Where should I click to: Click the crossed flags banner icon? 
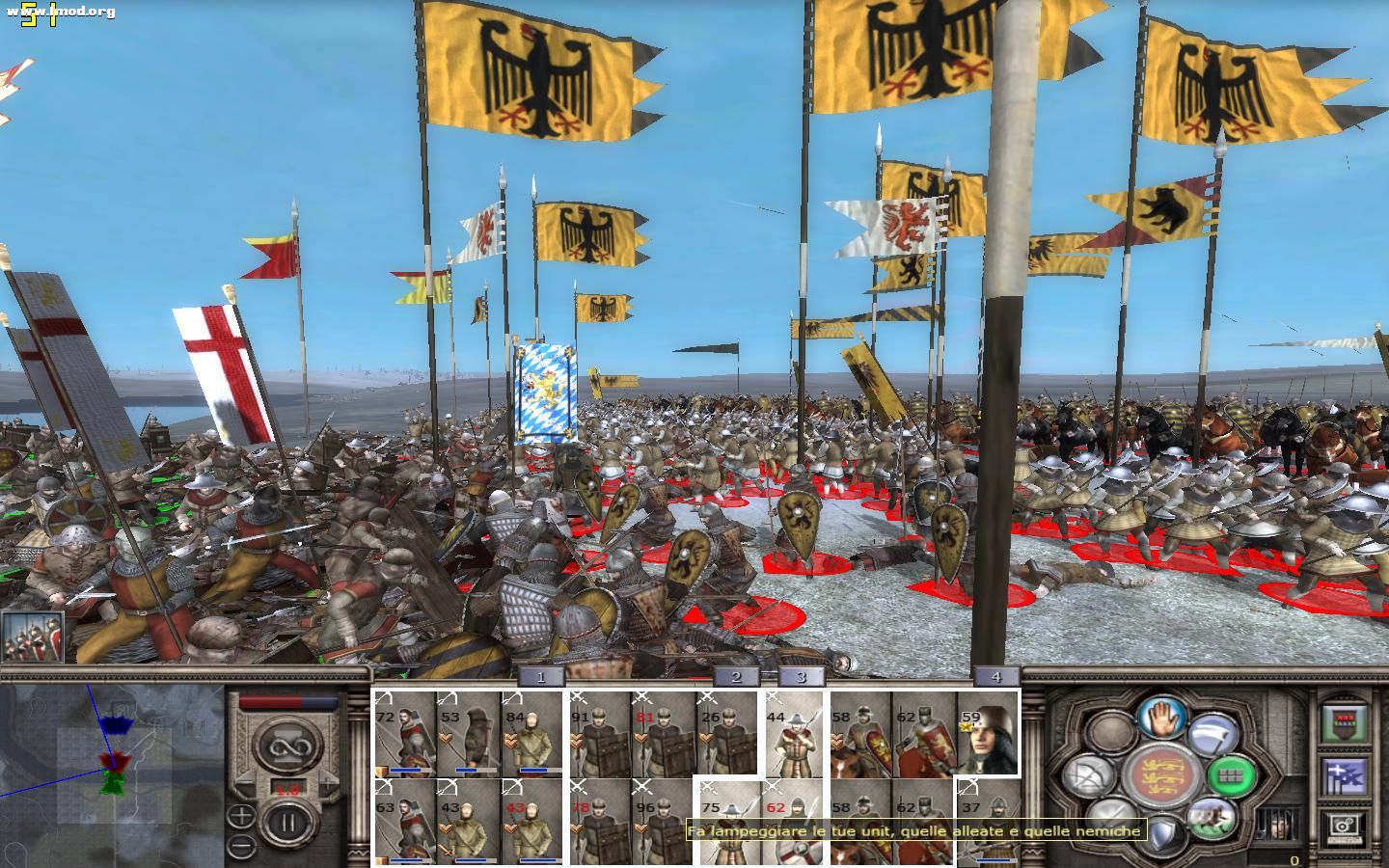pyautogui.click(x=1343, y=776)
